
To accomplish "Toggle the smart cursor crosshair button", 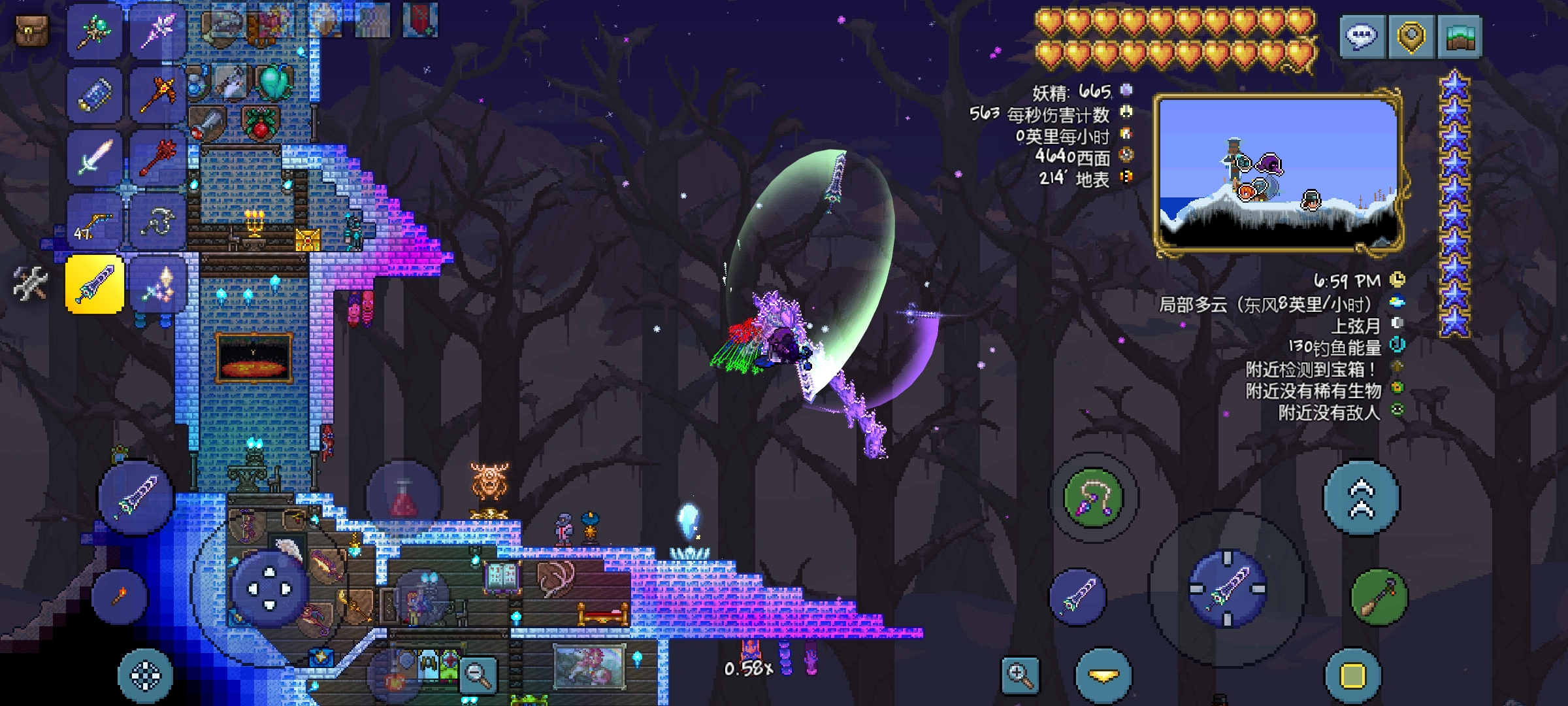I will [x=145, y=675].
